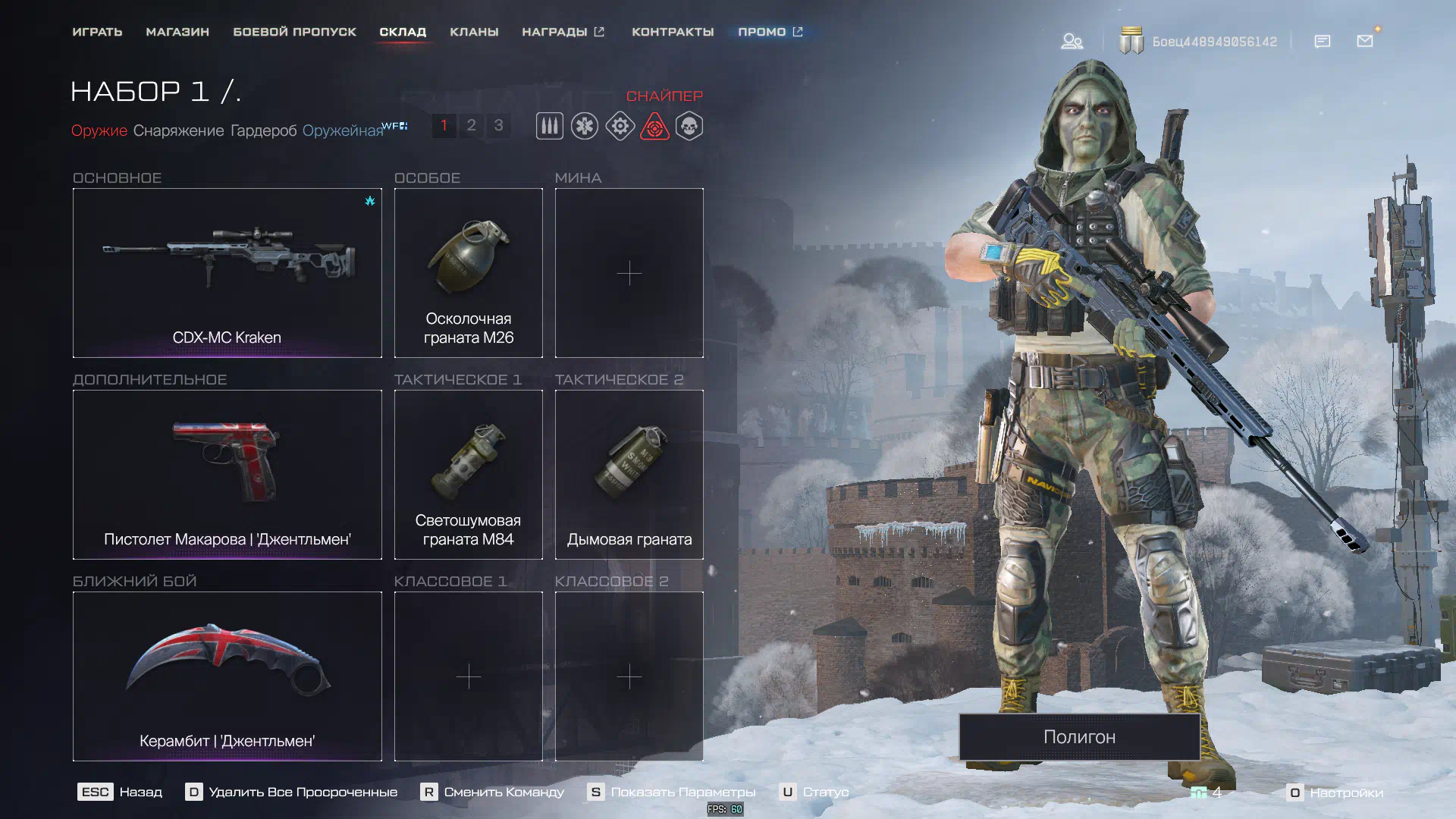Image resolution: width=1456 pixels, height=819 pixels.
Task: Open the mail envelope inbox
Action: pyautogui.click(x=1365, y=41)
